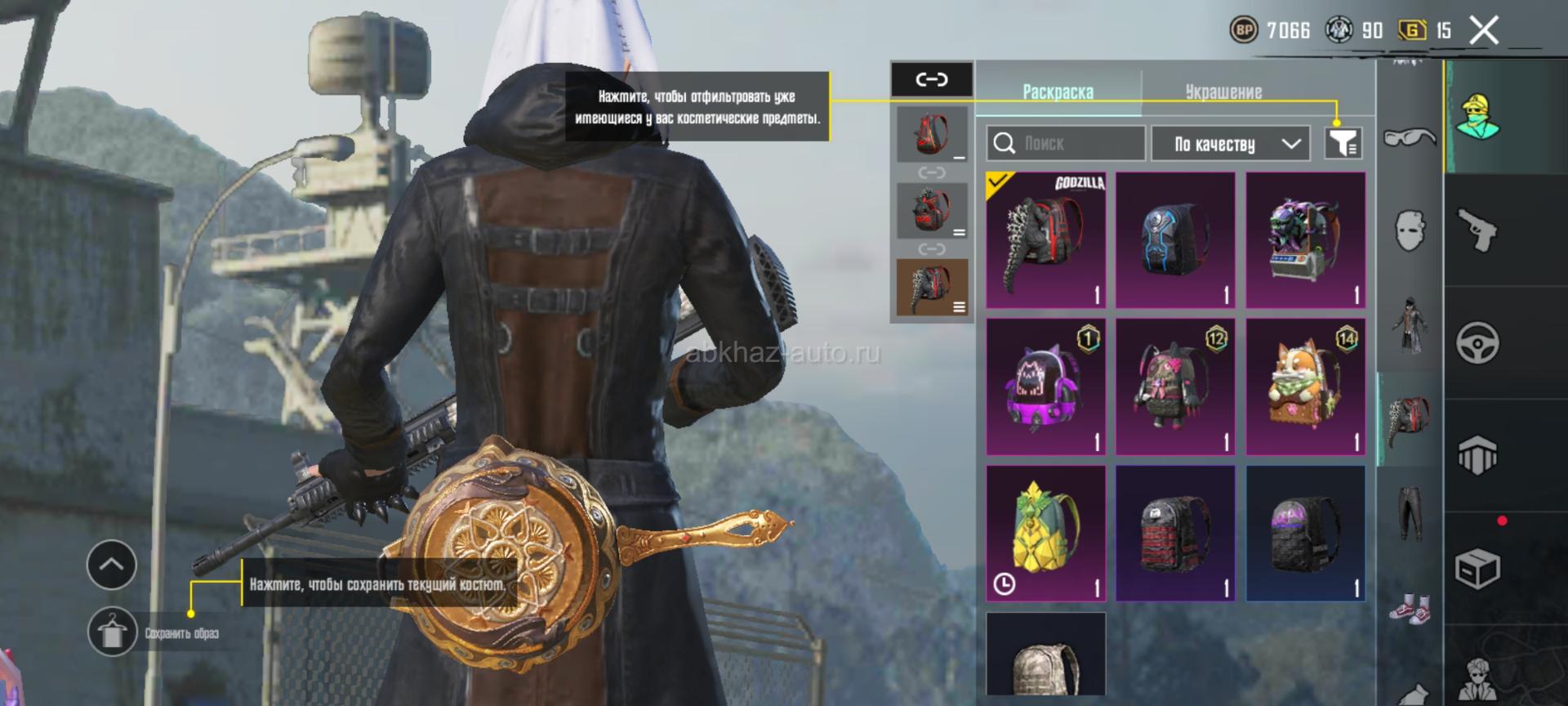Open the pants clothing category

pos(1410,513)
